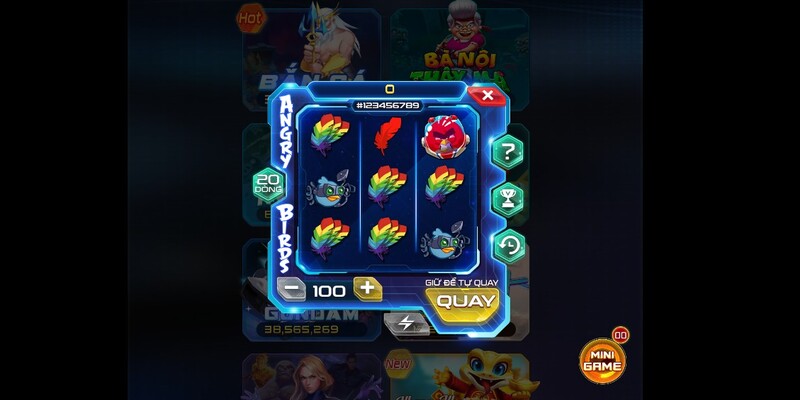
Task: Increase the bet with plus button
Action: point(367,290)
